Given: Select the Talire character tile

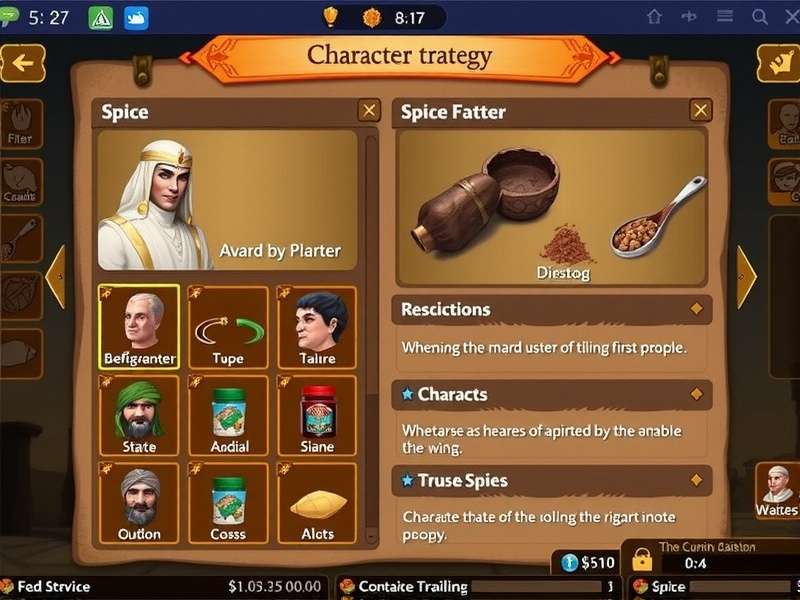Looking at the screenshot, I should click(x=317, y=327).
